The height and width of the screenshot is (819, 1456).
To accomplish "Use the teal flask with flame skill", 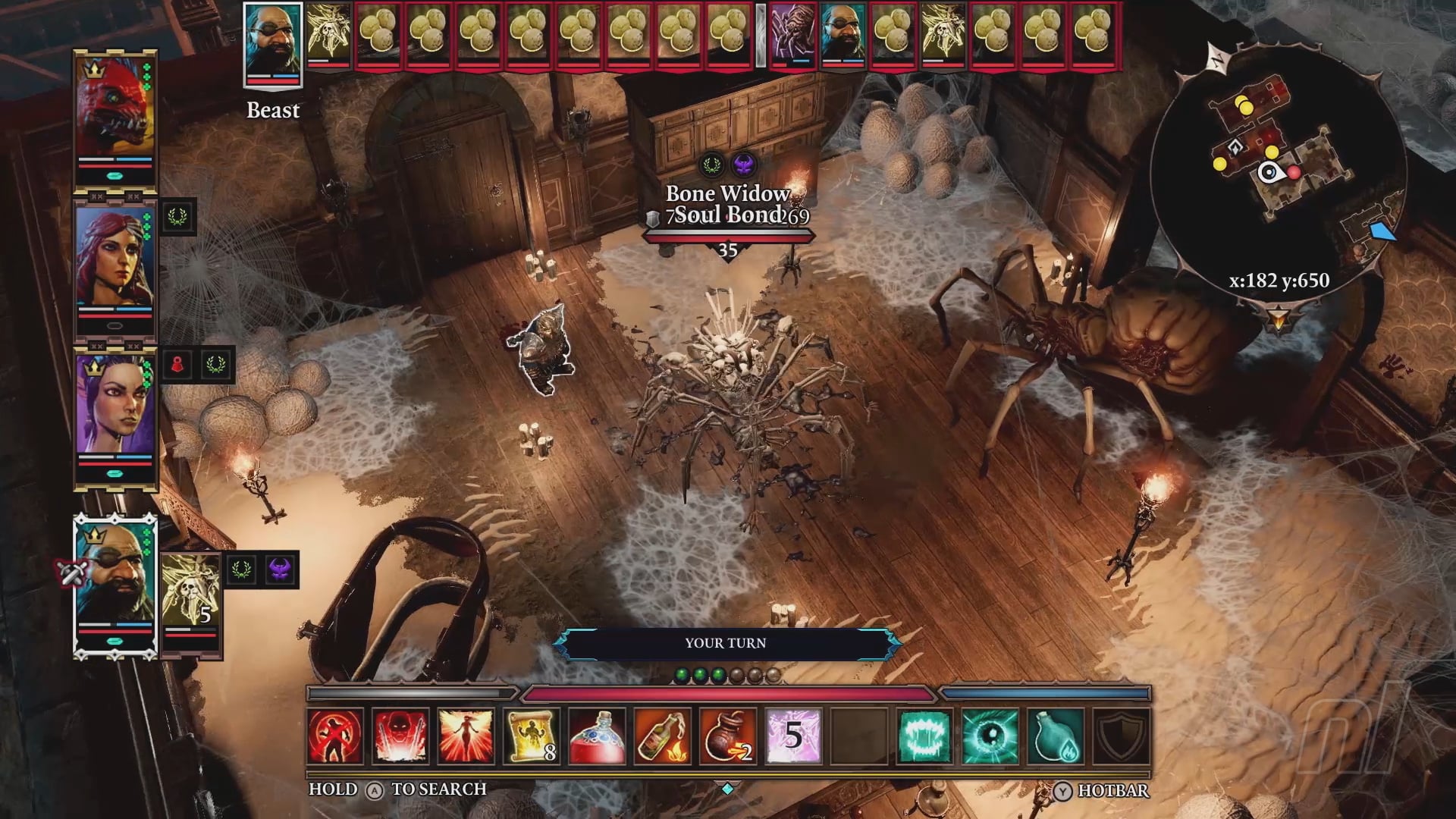I will [1056, 736].
